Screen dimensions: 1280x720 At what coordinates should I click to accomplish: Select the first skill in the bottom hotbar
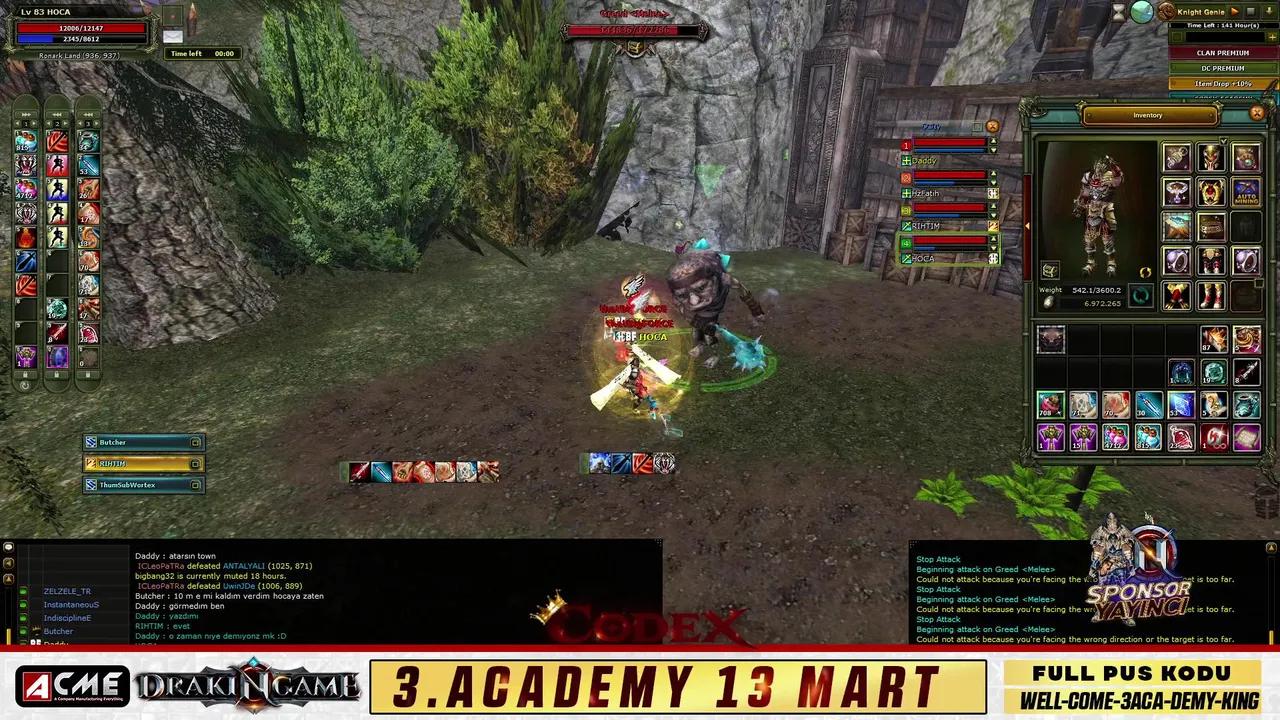pos(360,471)
